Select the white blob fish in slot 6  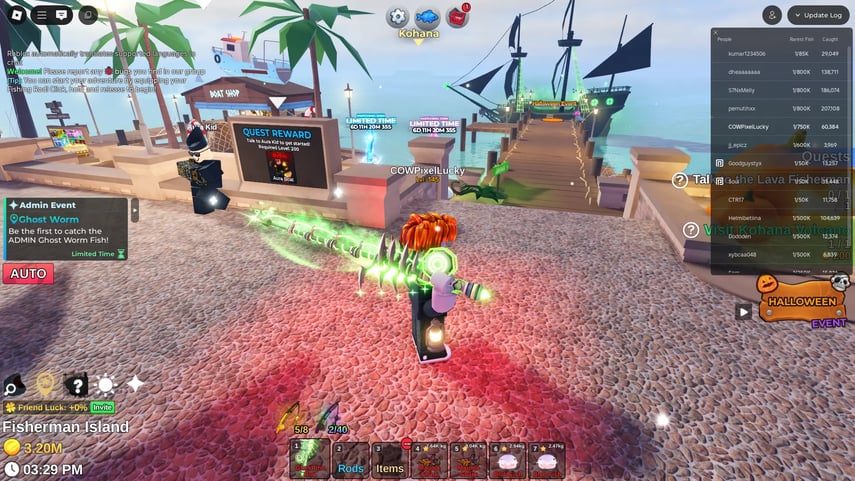click(507, 461)
